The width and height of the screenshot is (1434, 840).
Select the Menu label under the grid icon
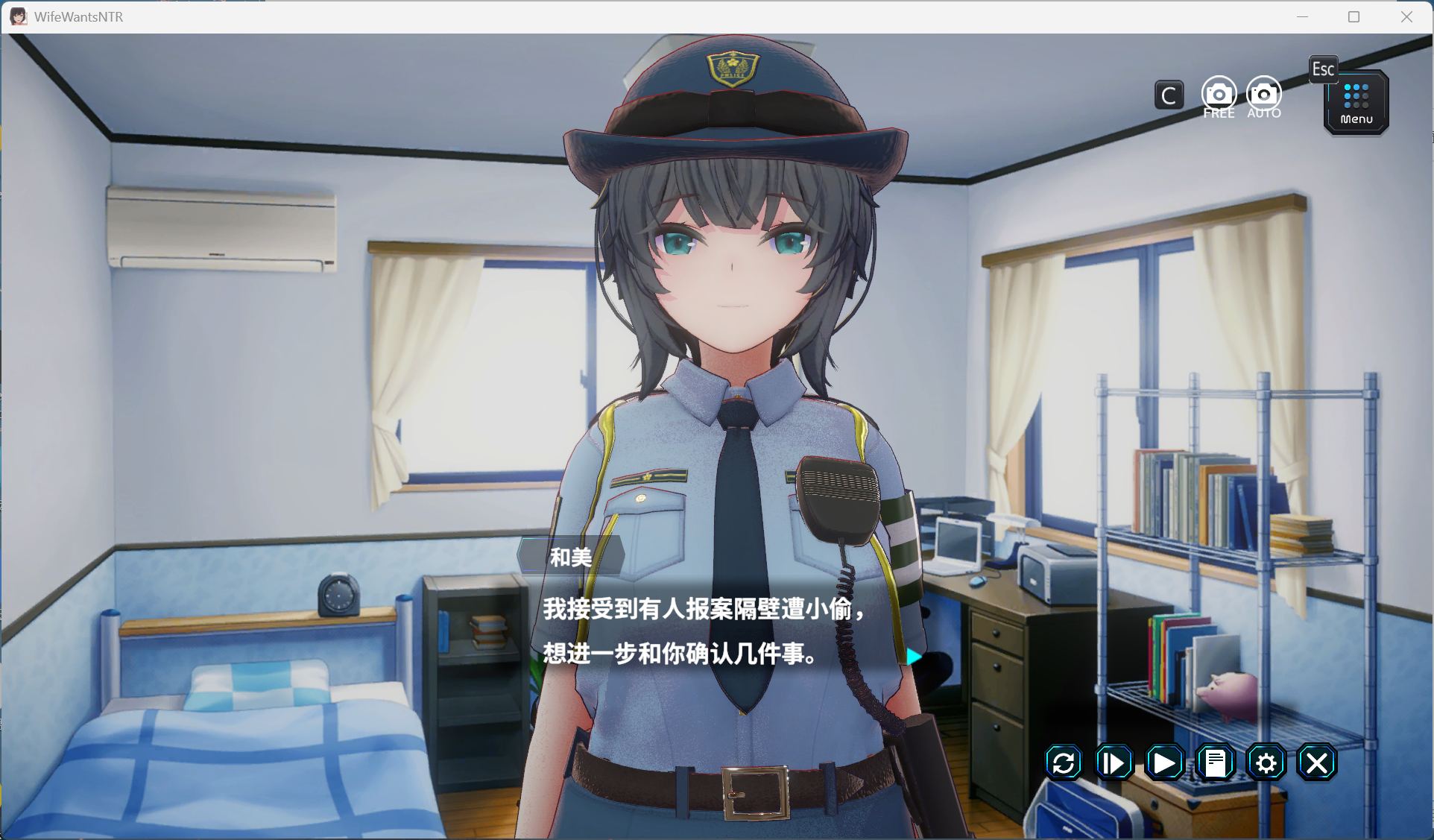click(1355, 118)
